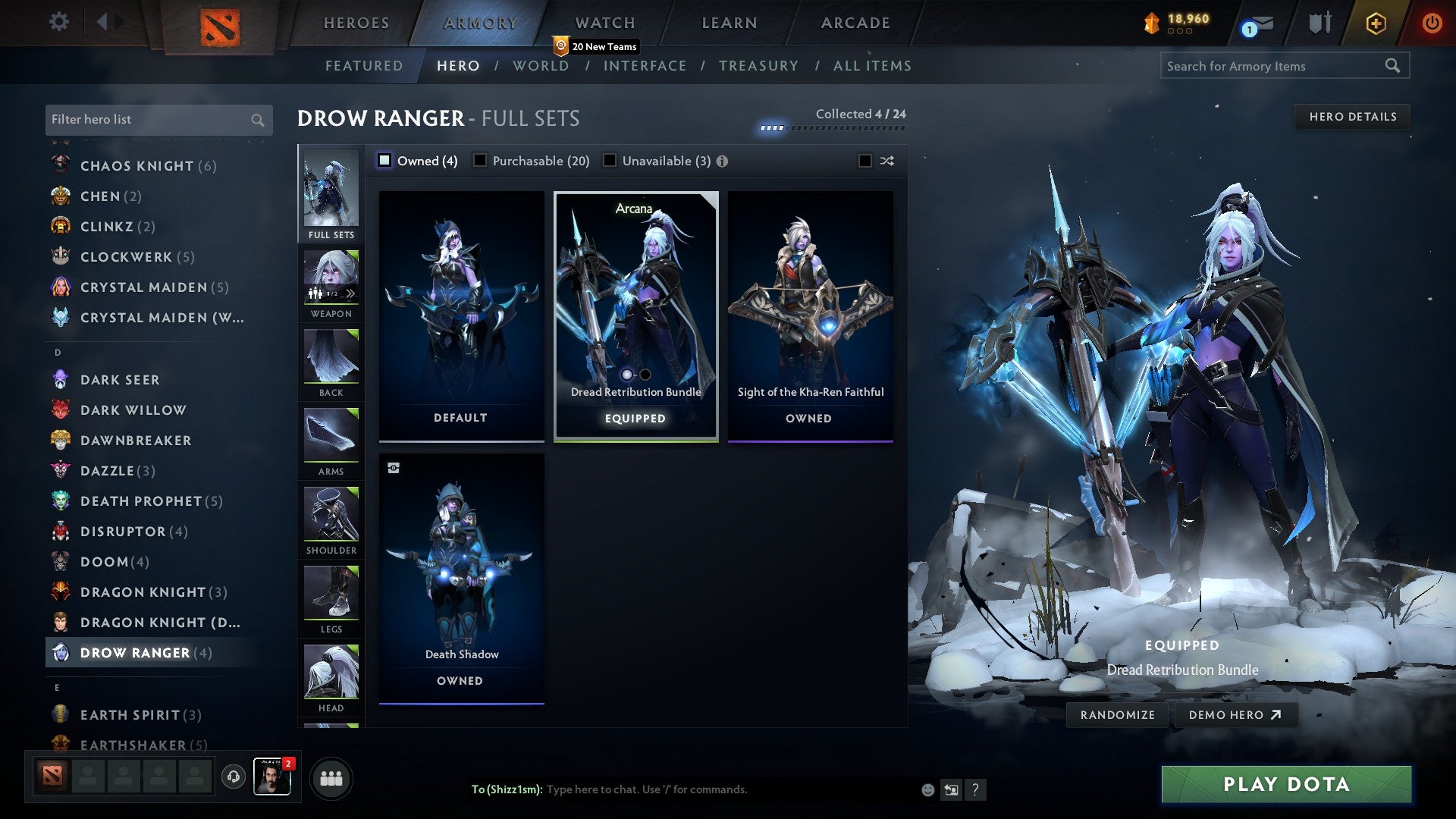Open the Arcade section
The height and width of the screenshot is (819, 1456).
(854, 23)
